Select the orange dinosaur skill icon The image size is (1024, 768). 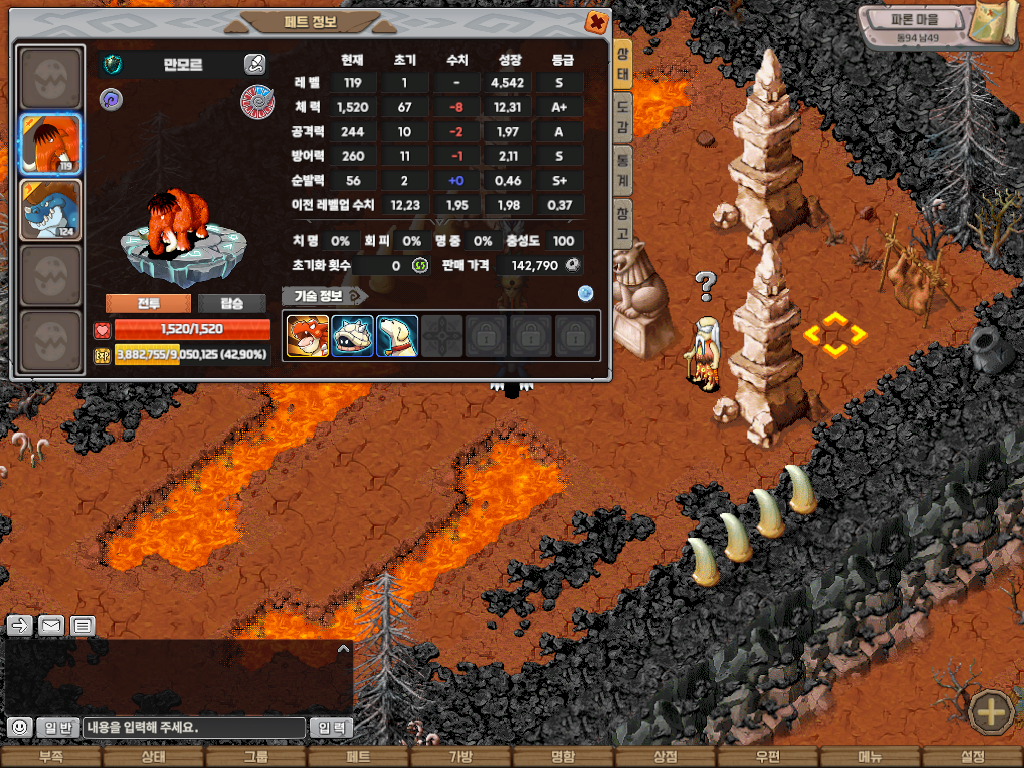[x=306, y=337]
